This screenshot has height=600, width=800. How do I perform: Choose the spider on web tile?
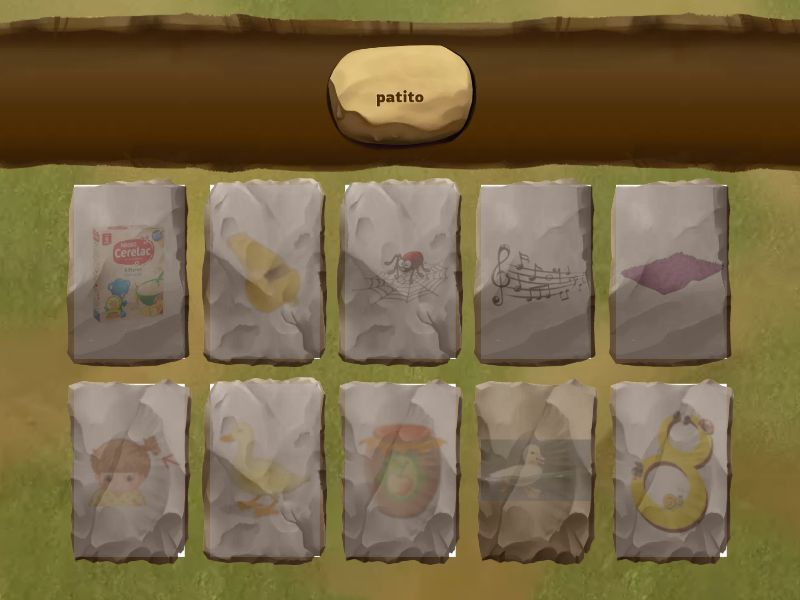click(x=400, y=272)
